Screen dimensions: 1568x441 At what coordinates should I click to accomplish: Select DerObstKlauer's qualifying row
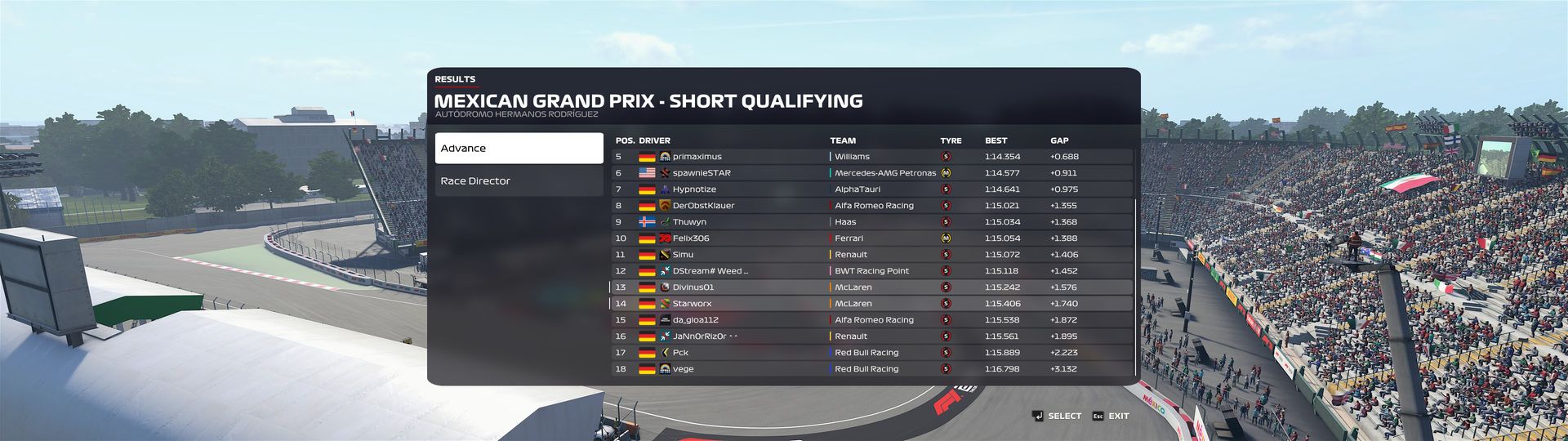point(871,206)
